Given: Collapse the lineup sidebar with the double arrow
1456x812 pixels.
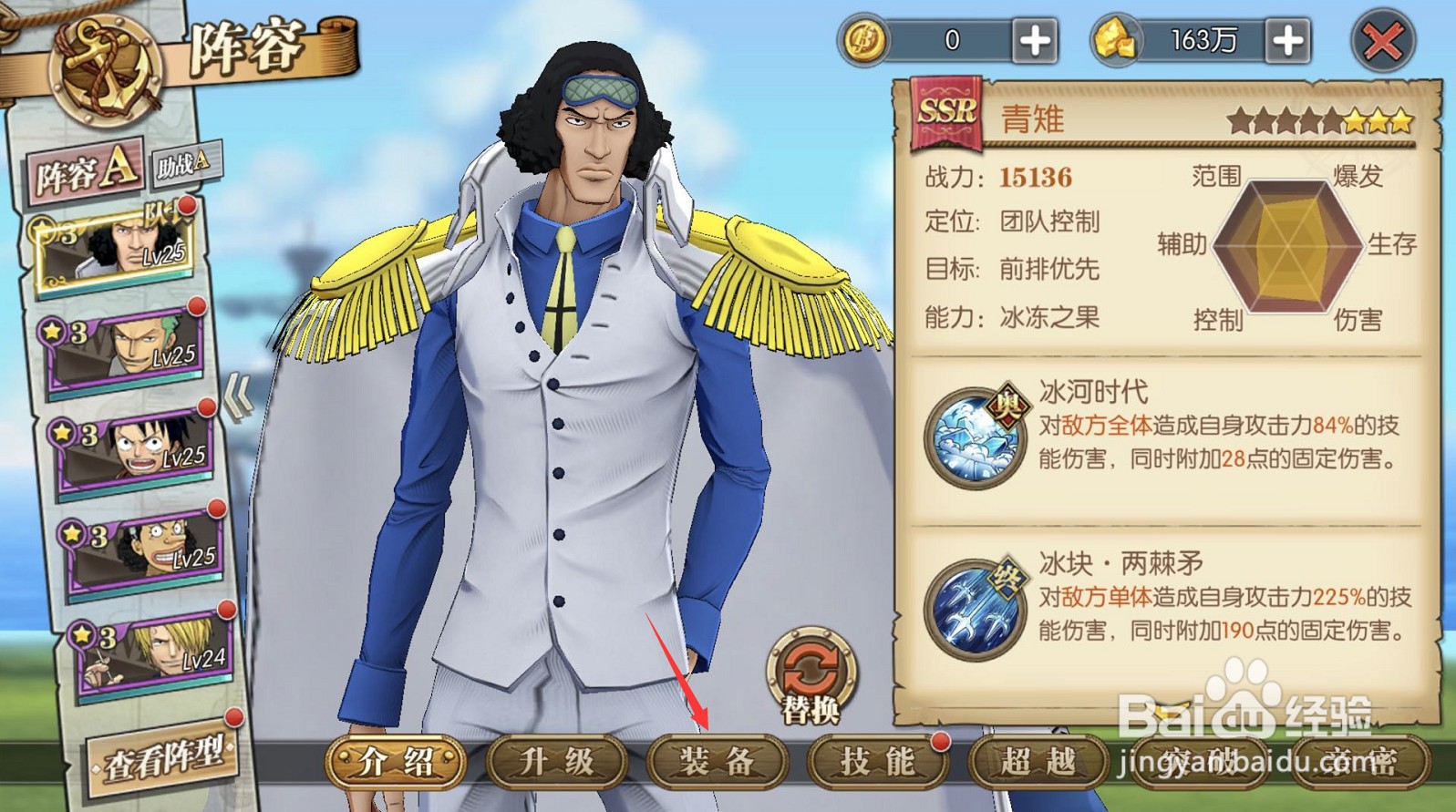Looking at the screenshot, I should (240, 392).
